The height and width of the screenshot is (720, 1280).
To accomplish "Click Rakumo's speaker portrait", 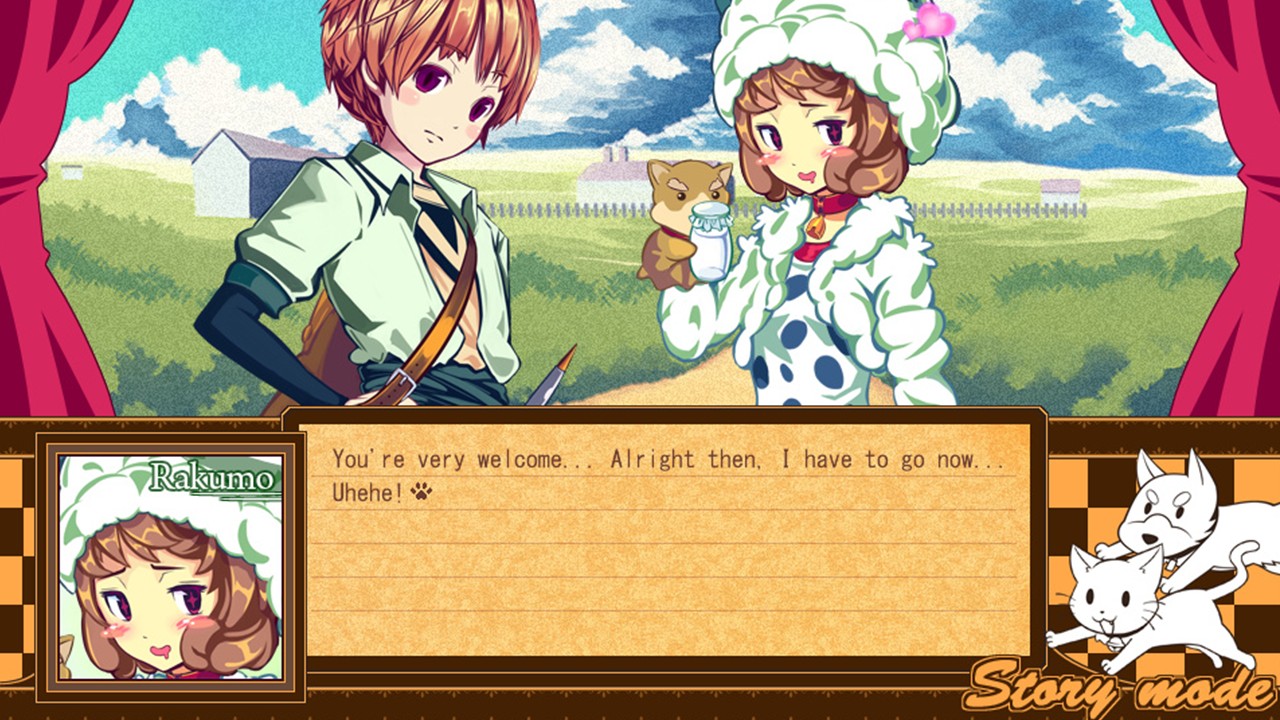I will pyautogui.click(x=170, y=566).
